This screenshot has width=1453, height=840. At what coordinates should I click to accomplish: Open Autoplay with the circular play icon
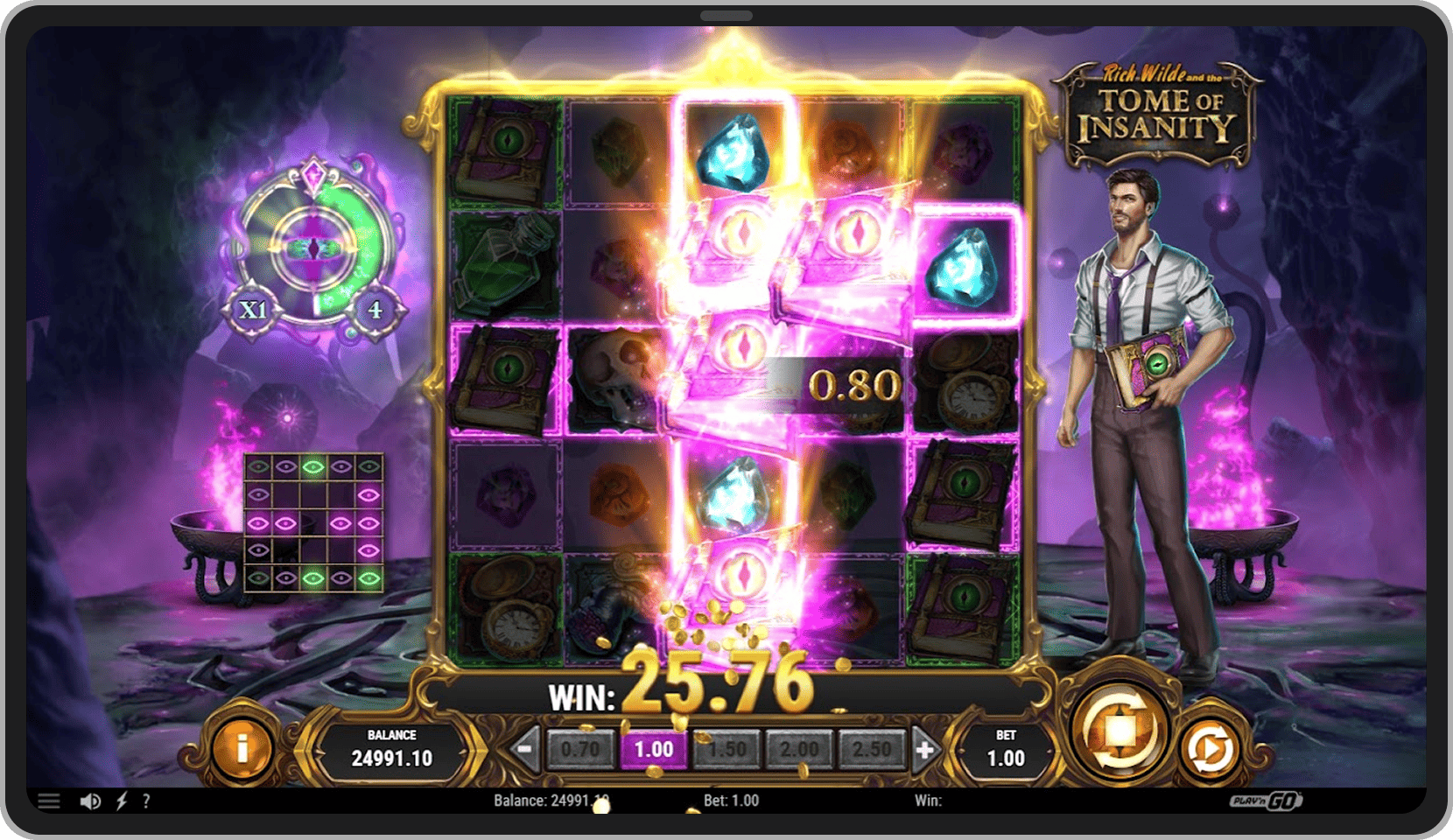[1209, 748]
